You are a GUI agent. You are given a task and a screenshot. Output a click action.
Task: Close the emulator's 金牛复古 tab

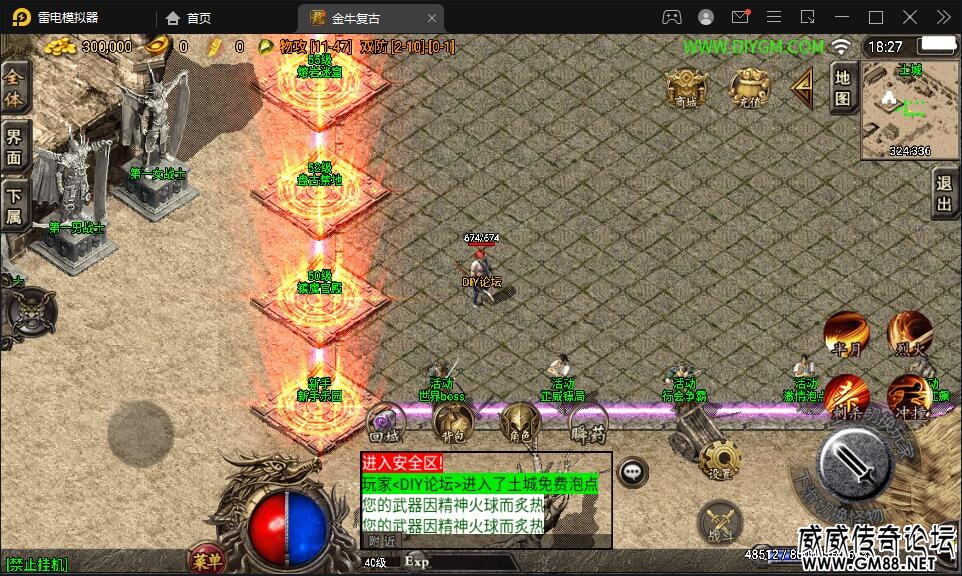point(432,18)
